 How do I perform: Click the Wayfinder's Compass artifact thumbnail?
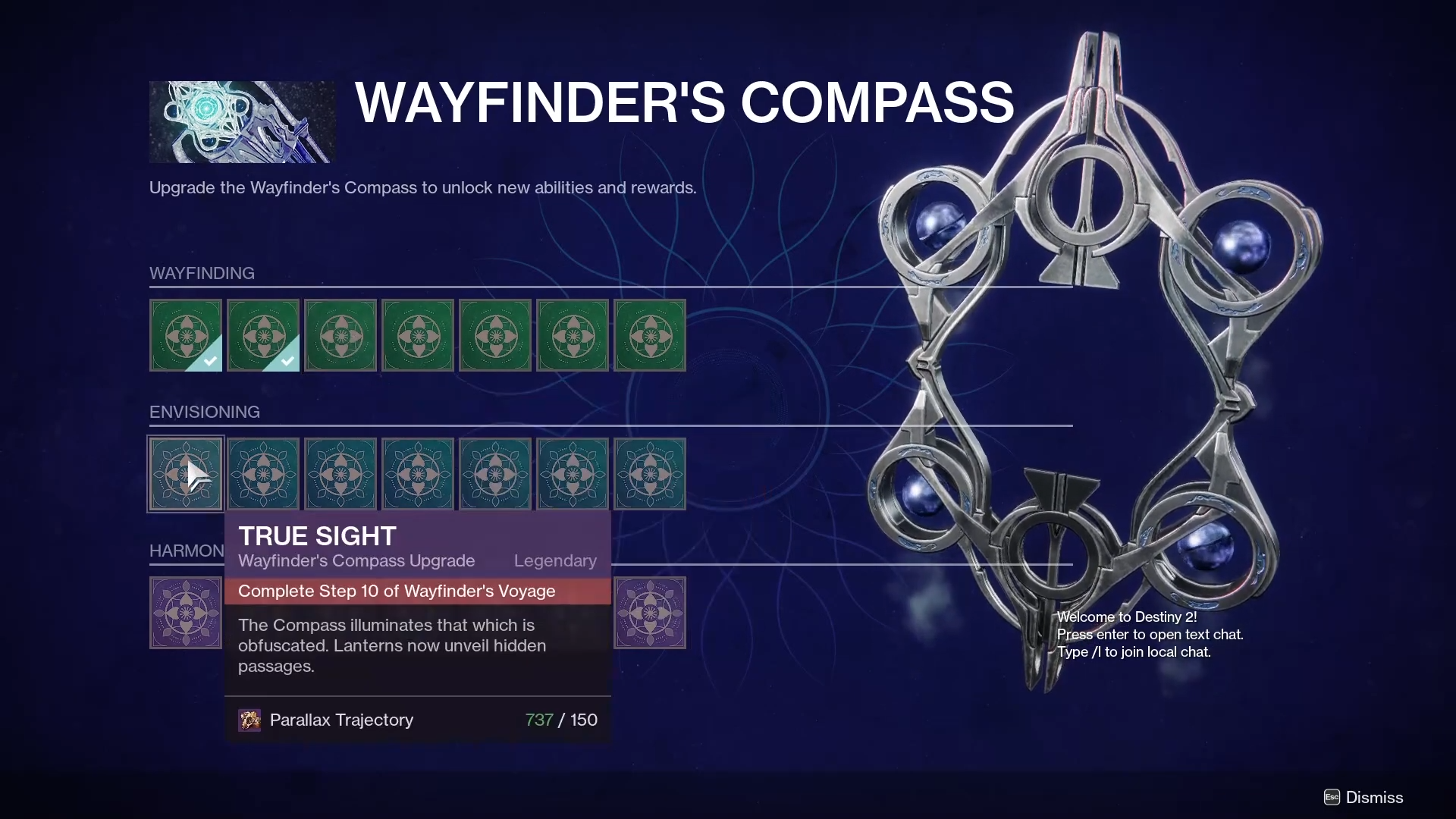(242, 122)
